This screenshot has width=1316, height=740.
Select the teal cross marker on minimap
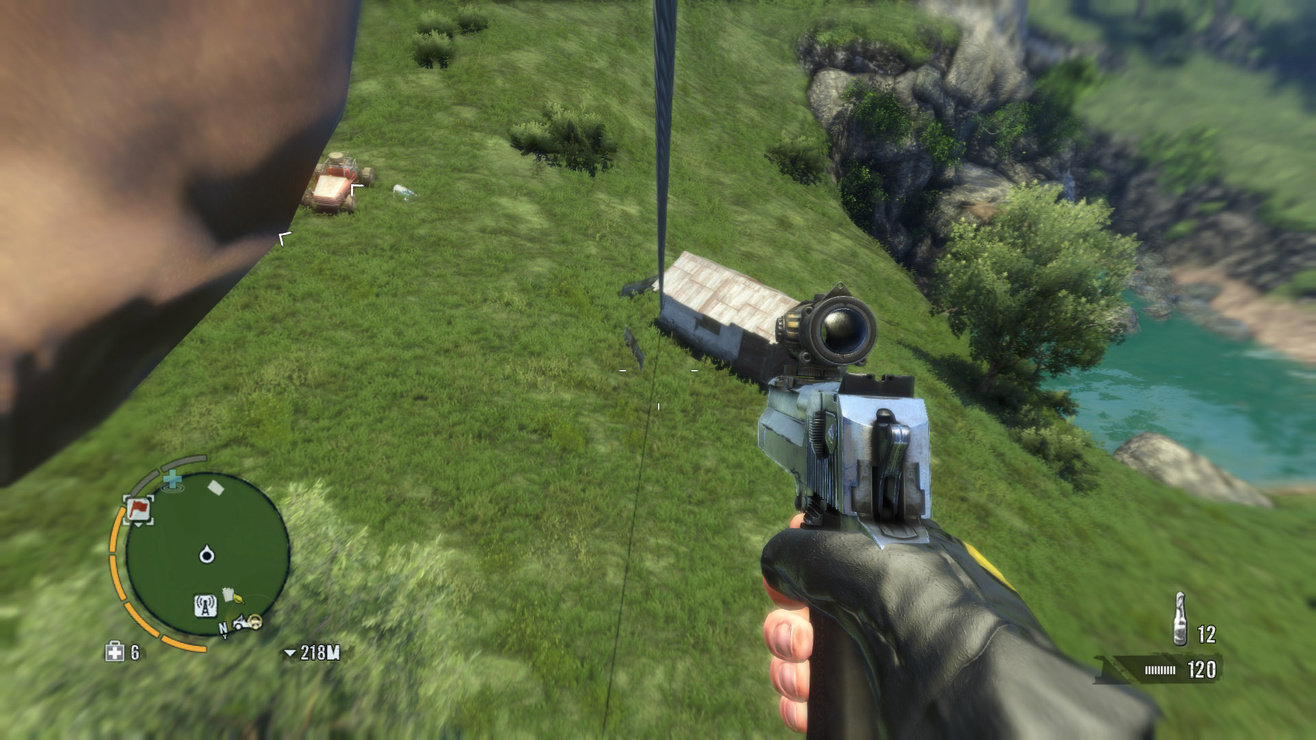pos(173,480)
